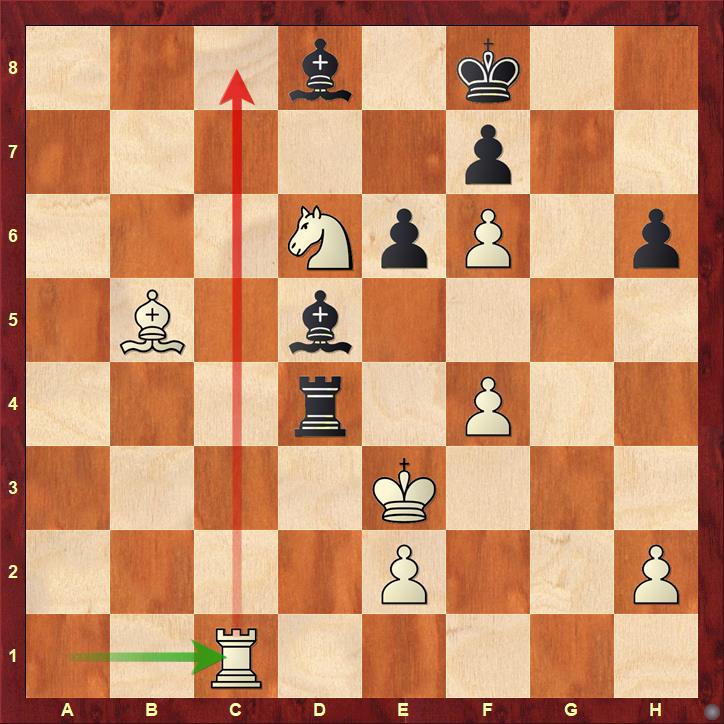
Task: Select the black bishop on d8
Action: 320,70
